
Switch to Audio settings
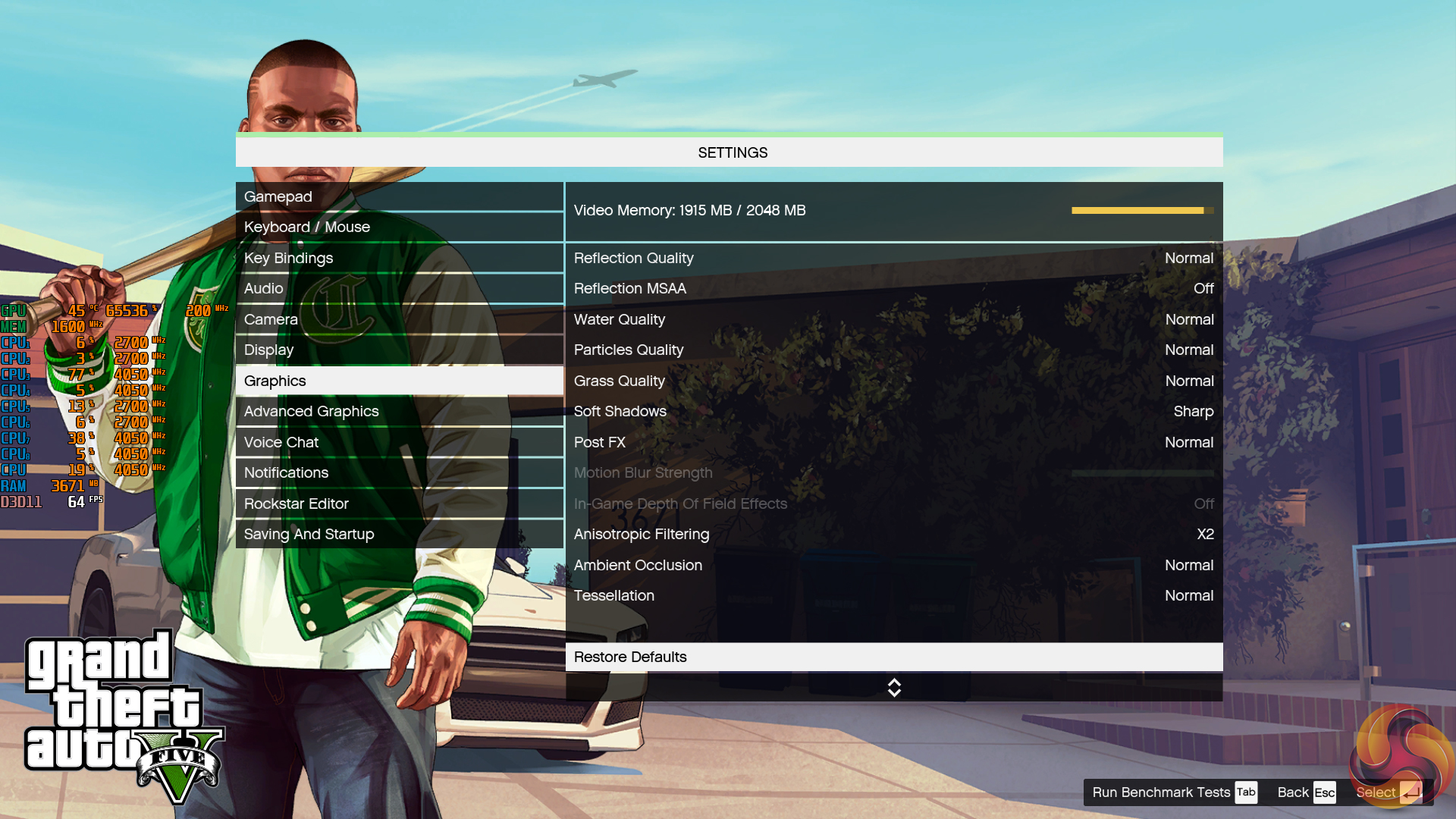pos(399,288)
